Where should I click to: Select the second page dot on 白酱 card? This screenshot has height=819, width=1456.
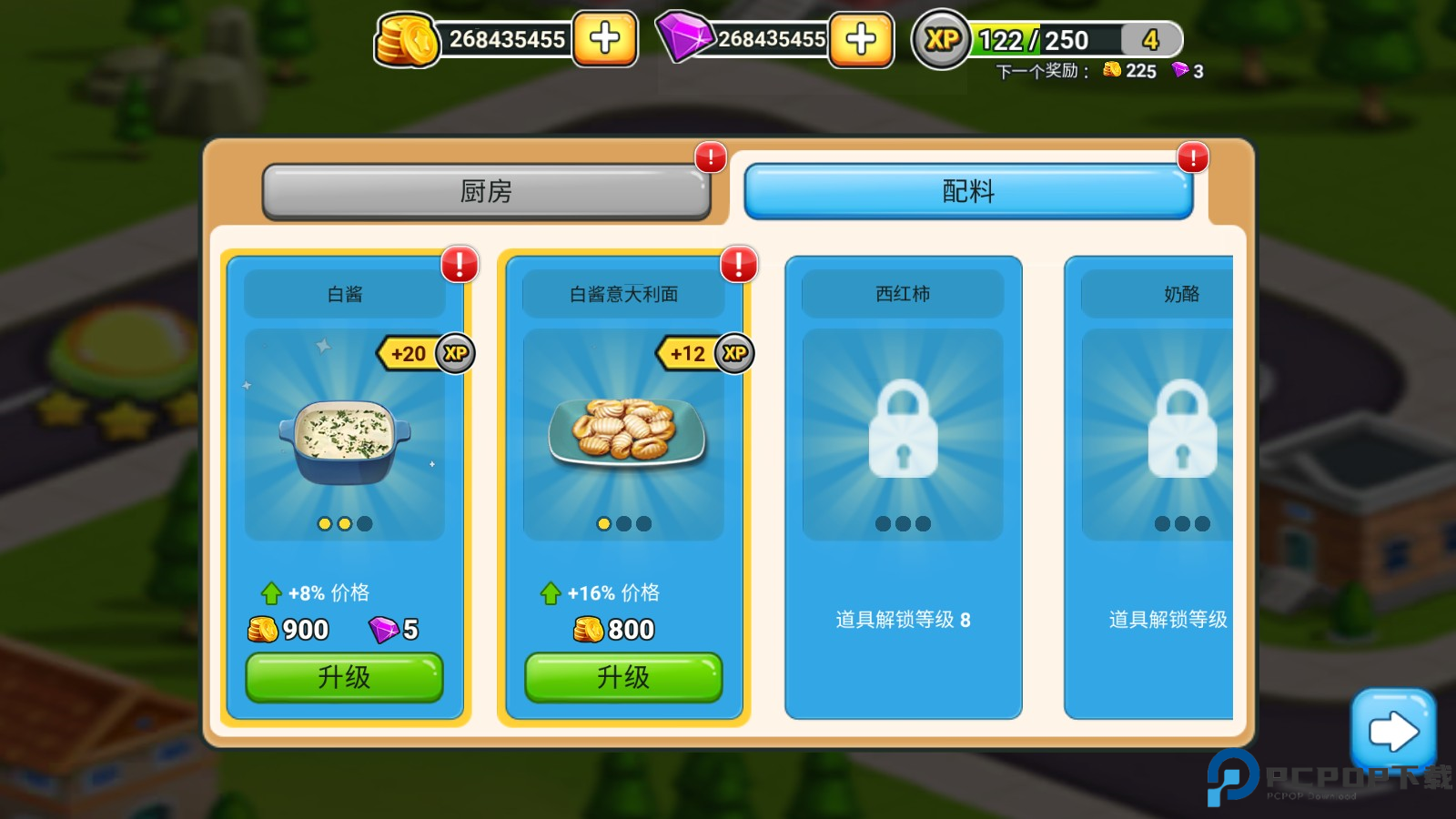(x=344, y=523)
